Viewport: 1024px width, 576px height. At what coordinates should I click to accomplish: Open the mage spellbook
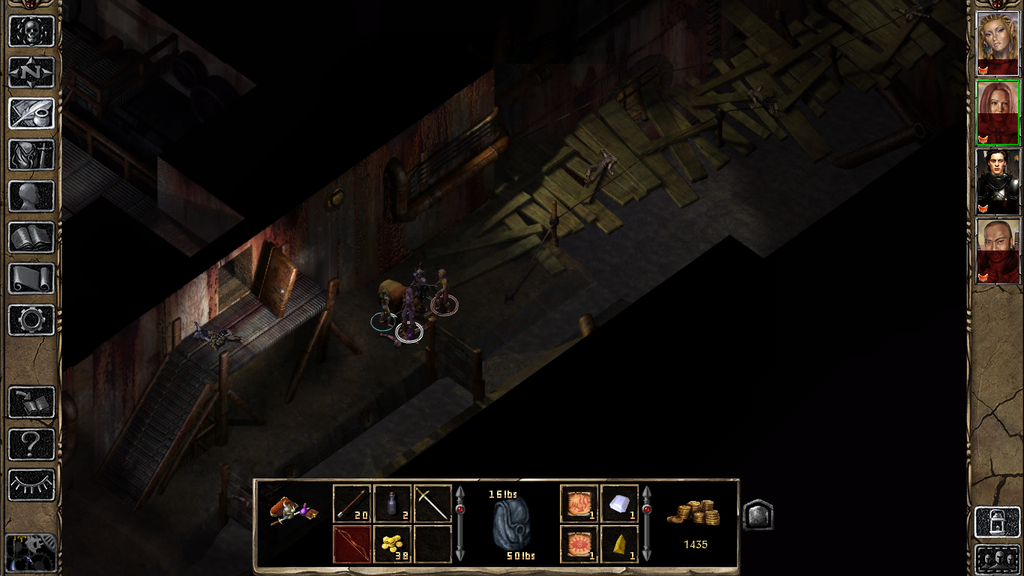coord(31,237)
